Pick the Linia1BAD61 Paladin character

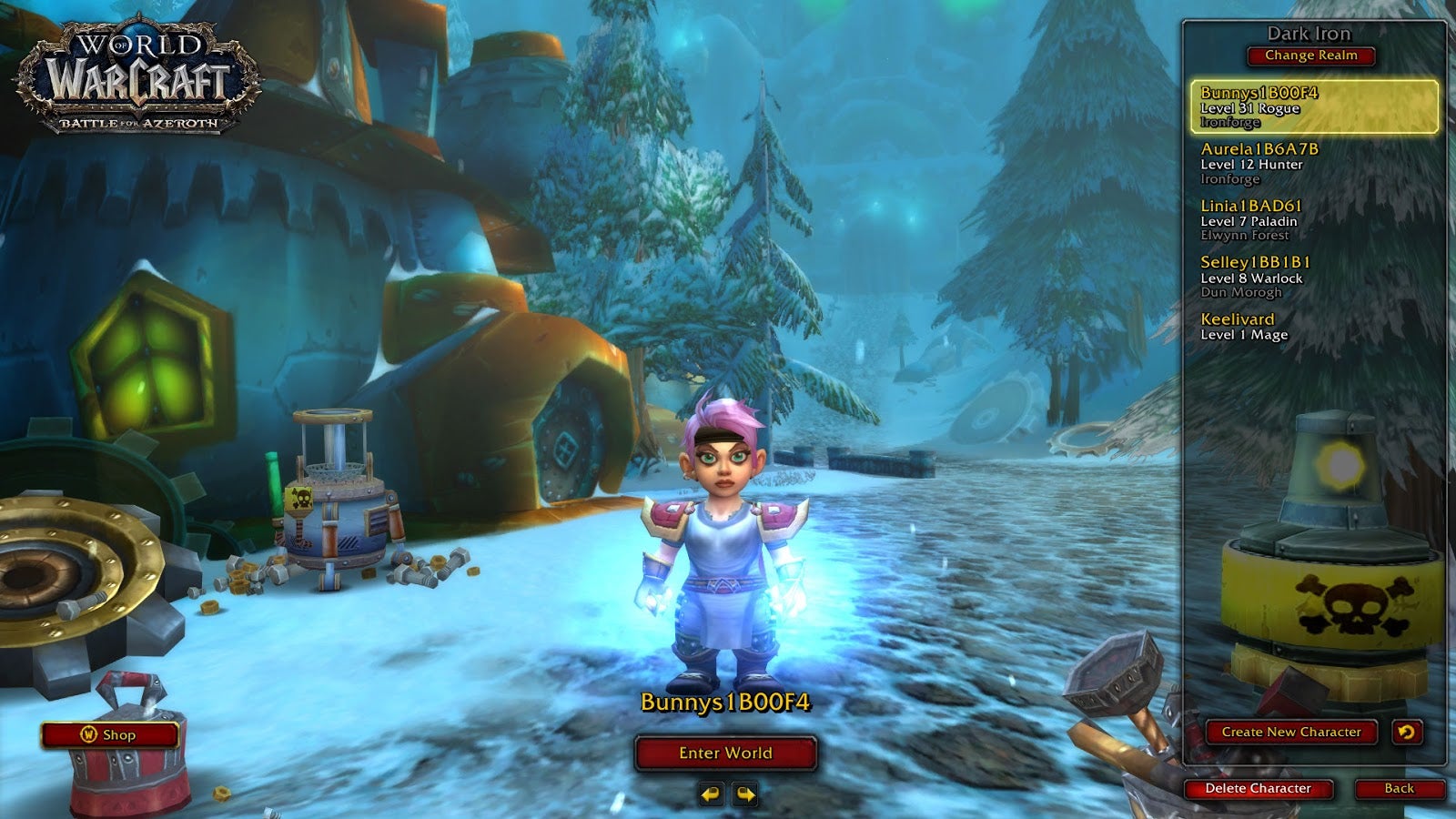click(x=1314, y=220)
